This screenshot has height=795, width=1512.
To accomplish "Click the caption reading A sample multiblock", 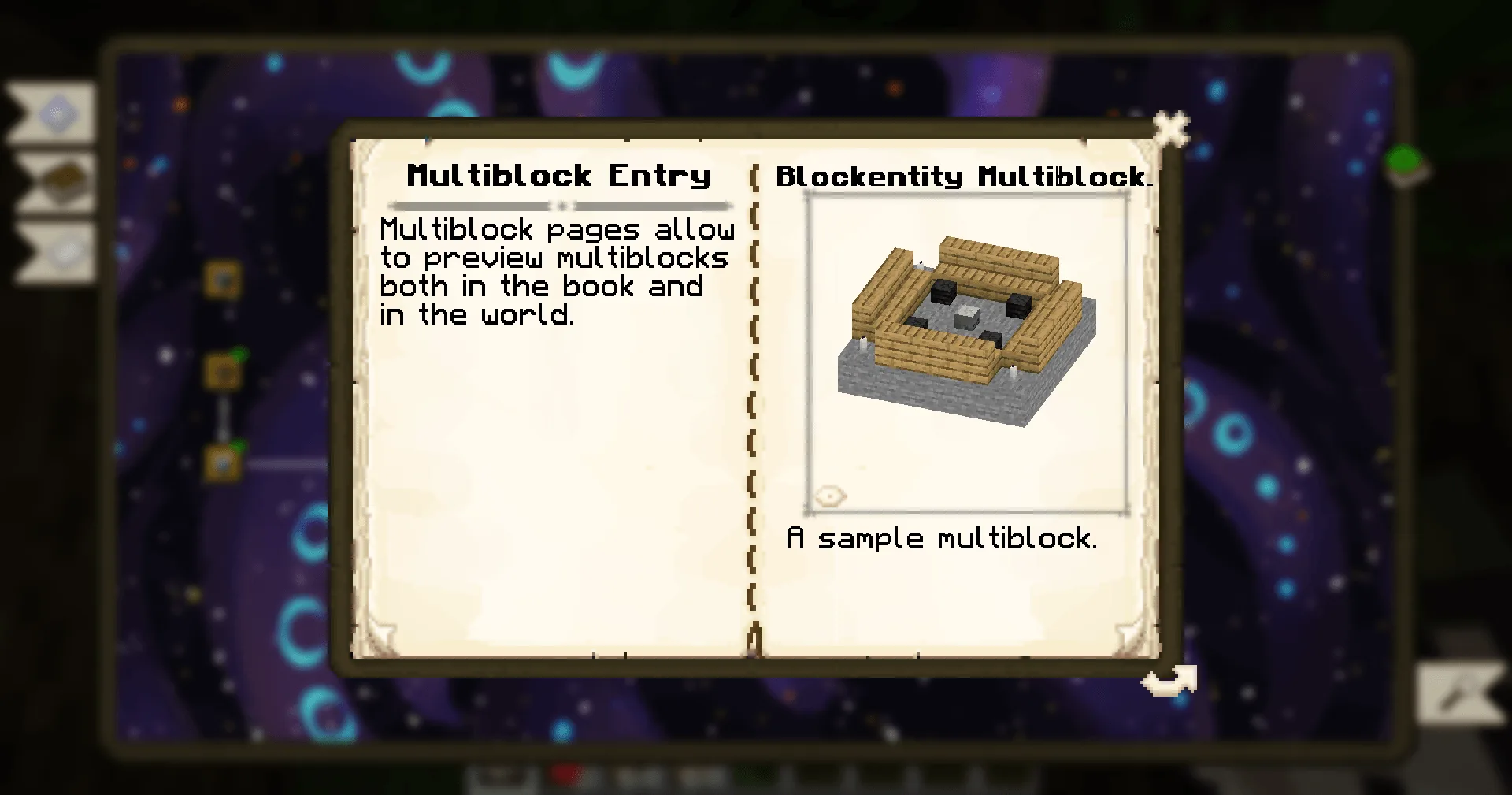I will [x=943, y=539].
